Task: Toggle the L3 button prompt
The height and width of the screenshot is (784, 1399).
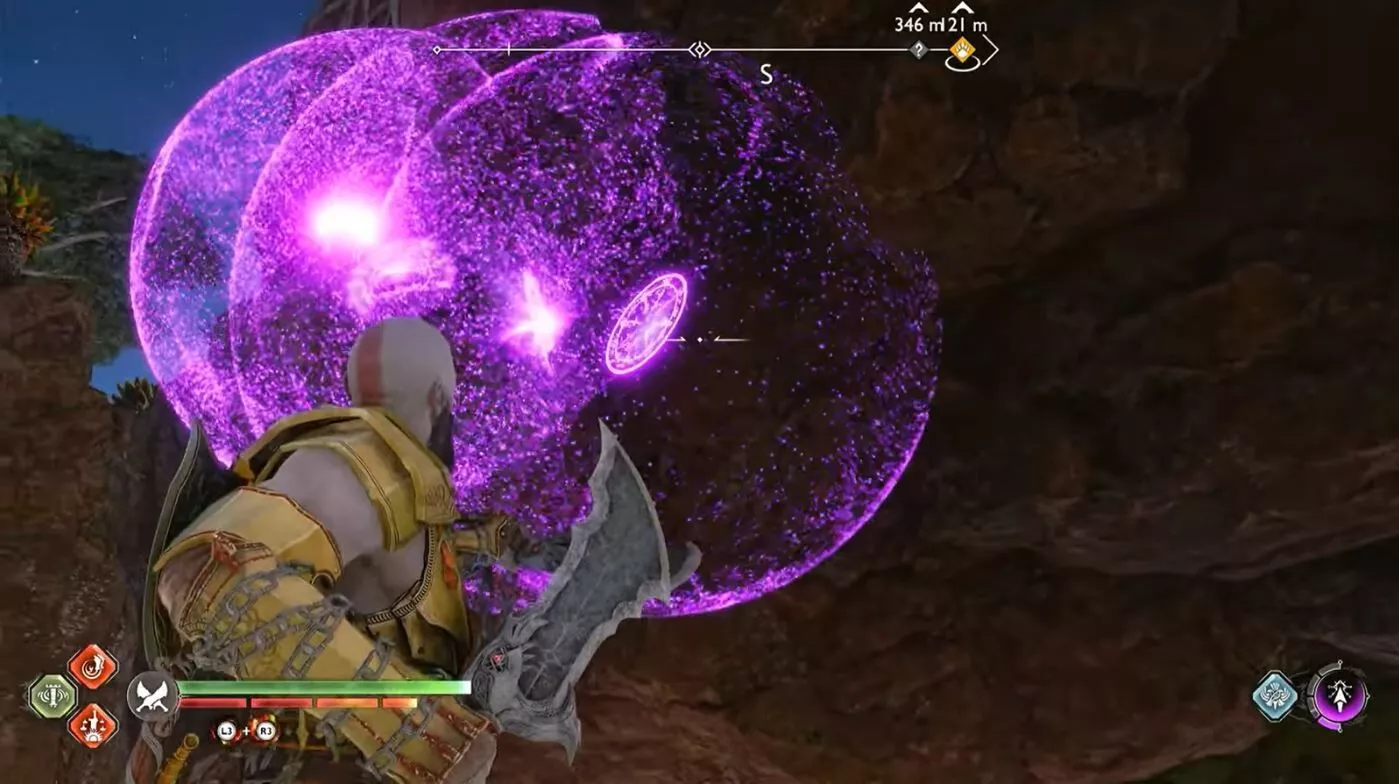Action: [224, 731]
